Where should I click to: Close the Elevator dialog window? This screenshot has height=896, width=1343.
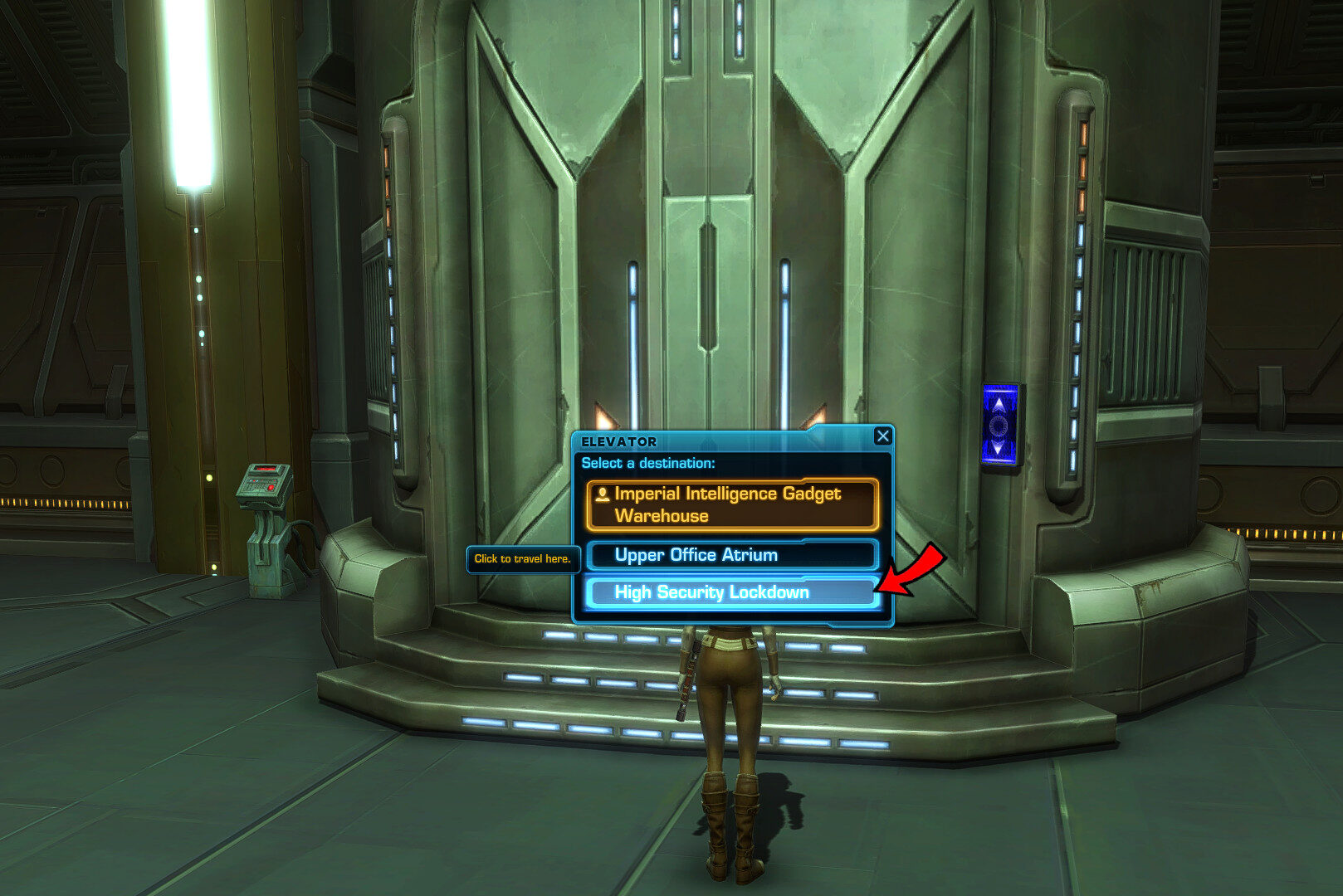coord(882,436)
